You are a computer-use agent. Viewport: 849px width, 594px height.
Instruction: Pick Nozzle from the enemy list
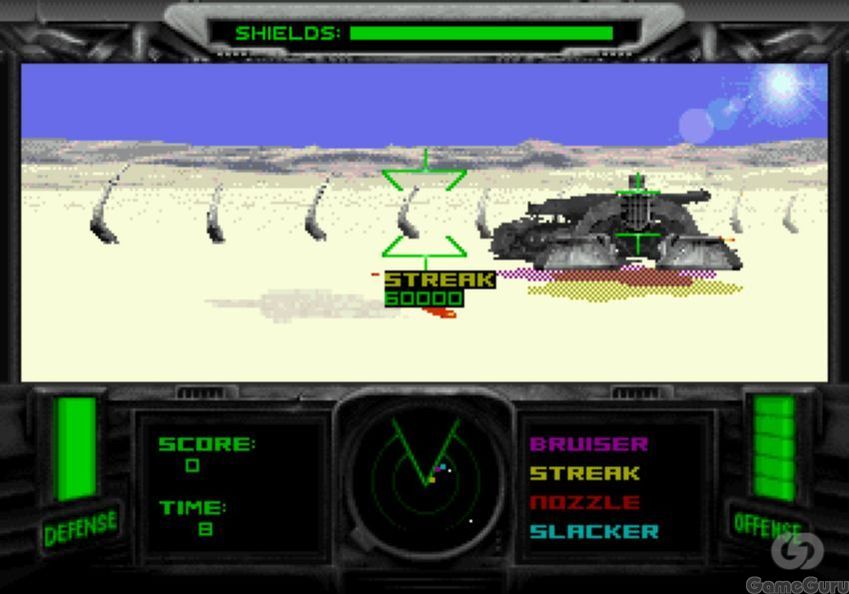[584, 502]
